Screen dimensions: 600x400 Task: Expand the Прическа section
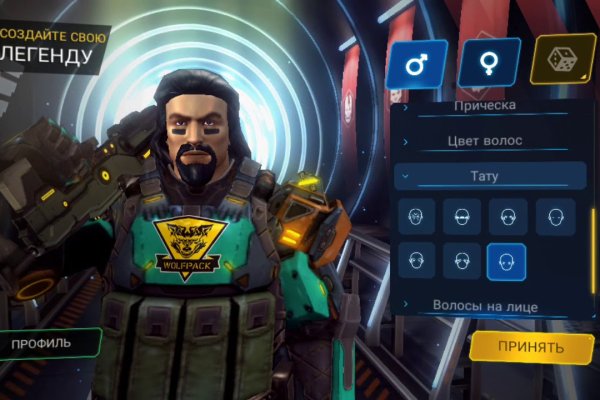pyautogui.click(x=485, y=106)
